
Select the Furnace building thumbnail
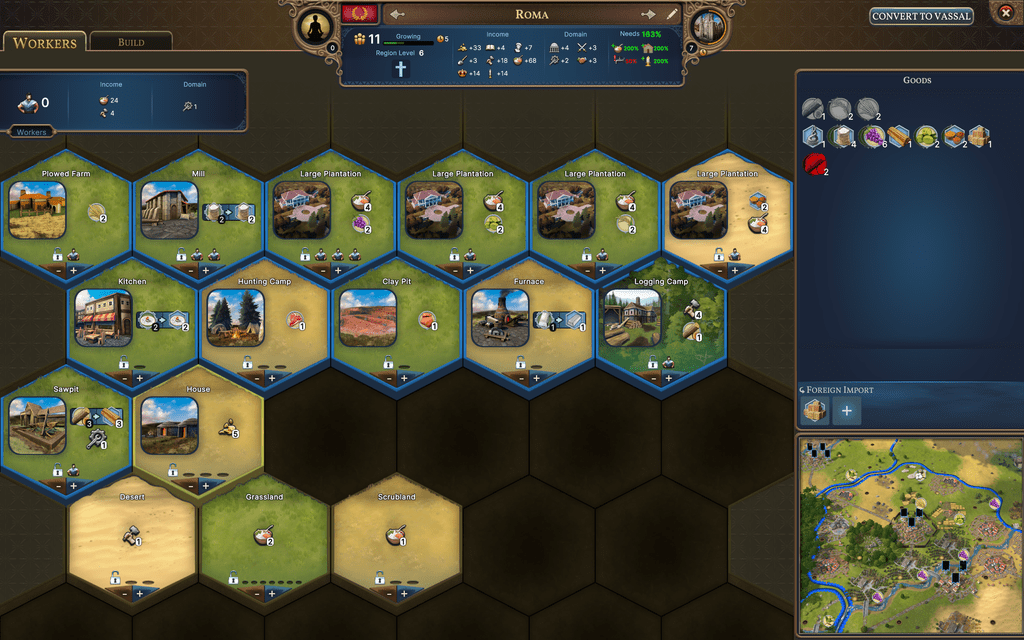point(500,318)
